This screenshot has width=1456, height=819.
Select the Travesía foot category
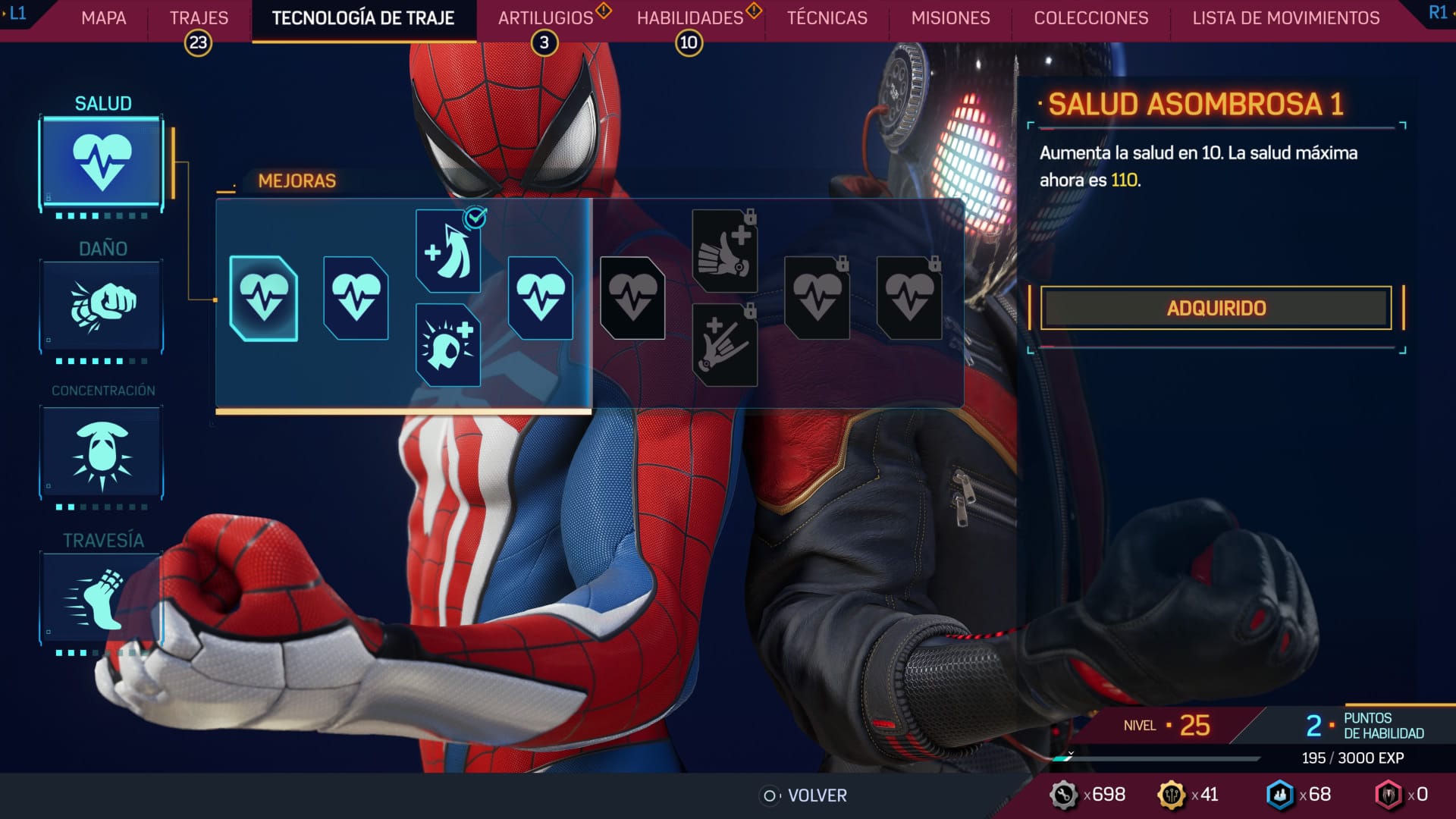pos(102,599)
